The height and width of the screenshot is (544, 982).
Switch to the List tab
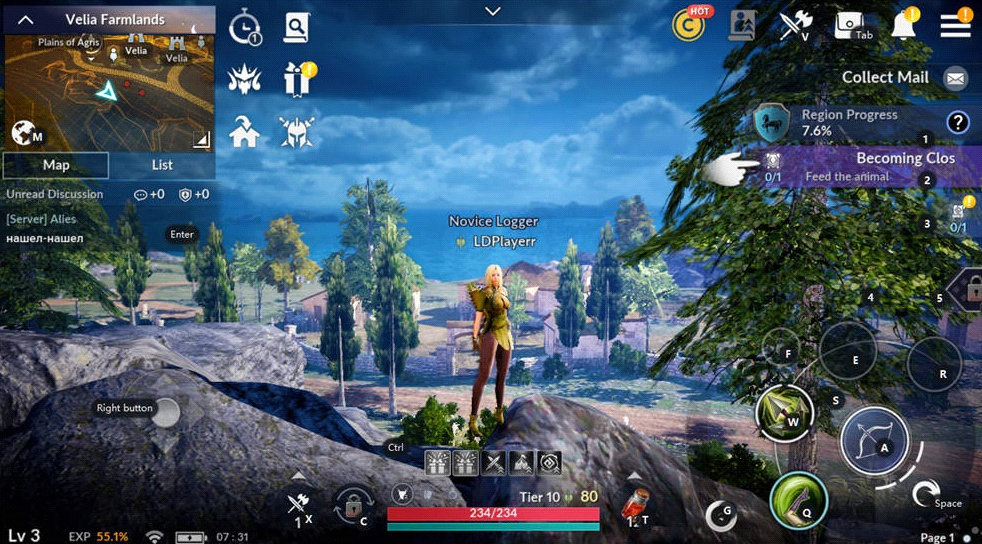pos(162,165)
